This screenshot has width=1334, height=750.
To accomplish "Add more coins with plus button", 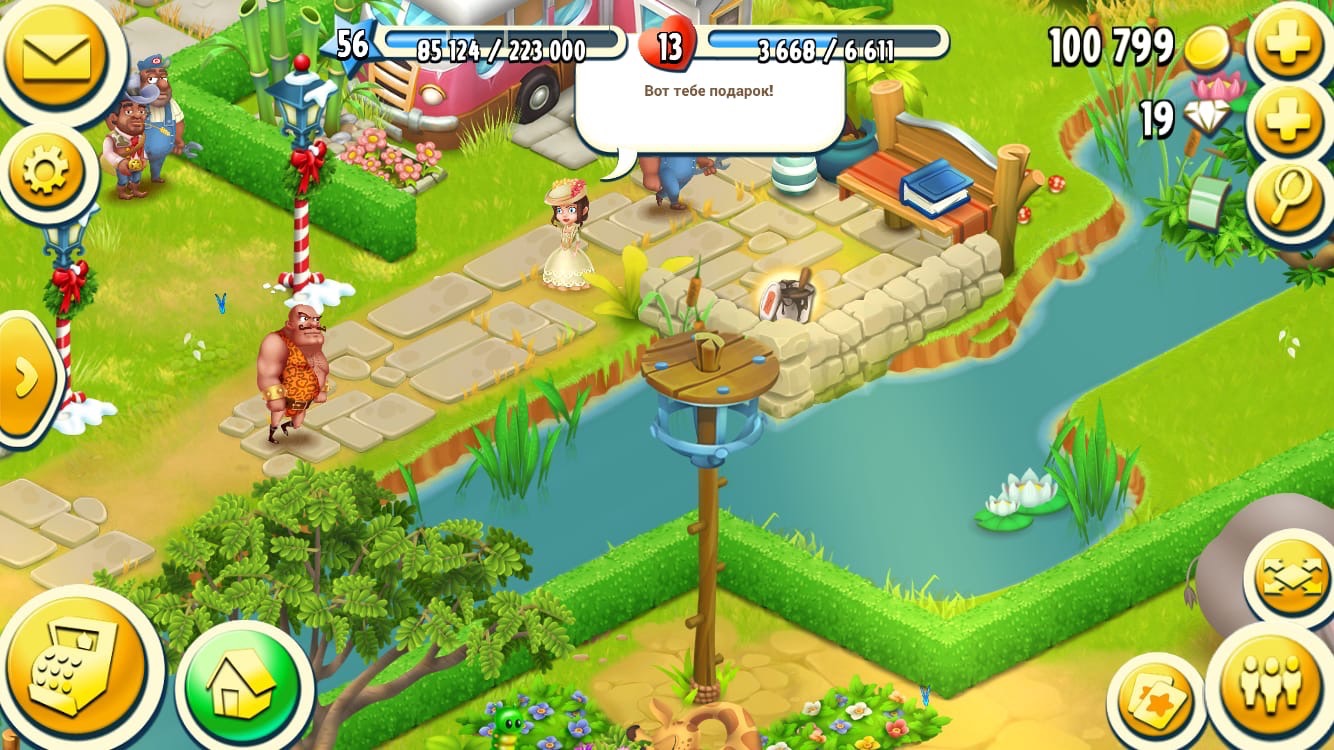I will 1289,44.
